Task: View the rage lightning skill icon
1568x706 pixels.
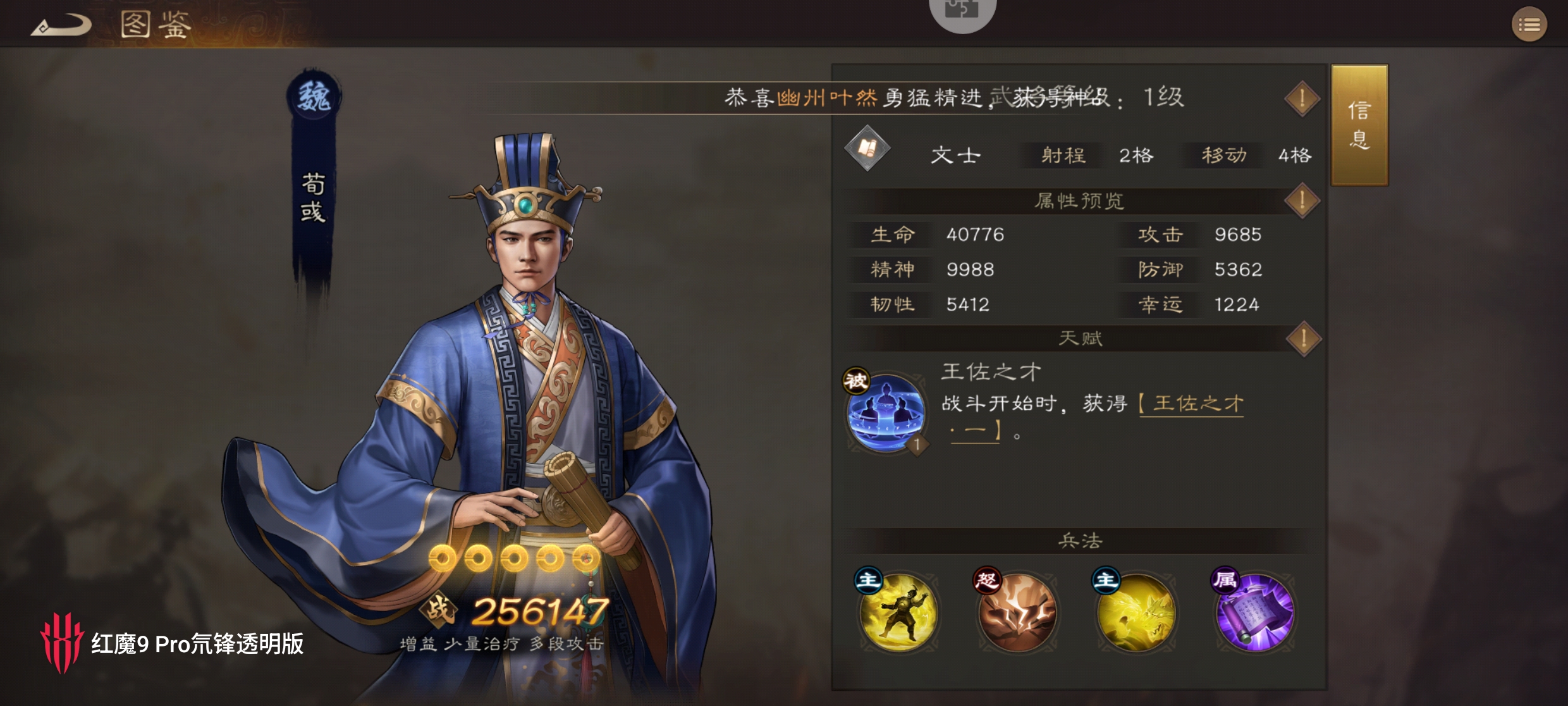Action: 1017,612
